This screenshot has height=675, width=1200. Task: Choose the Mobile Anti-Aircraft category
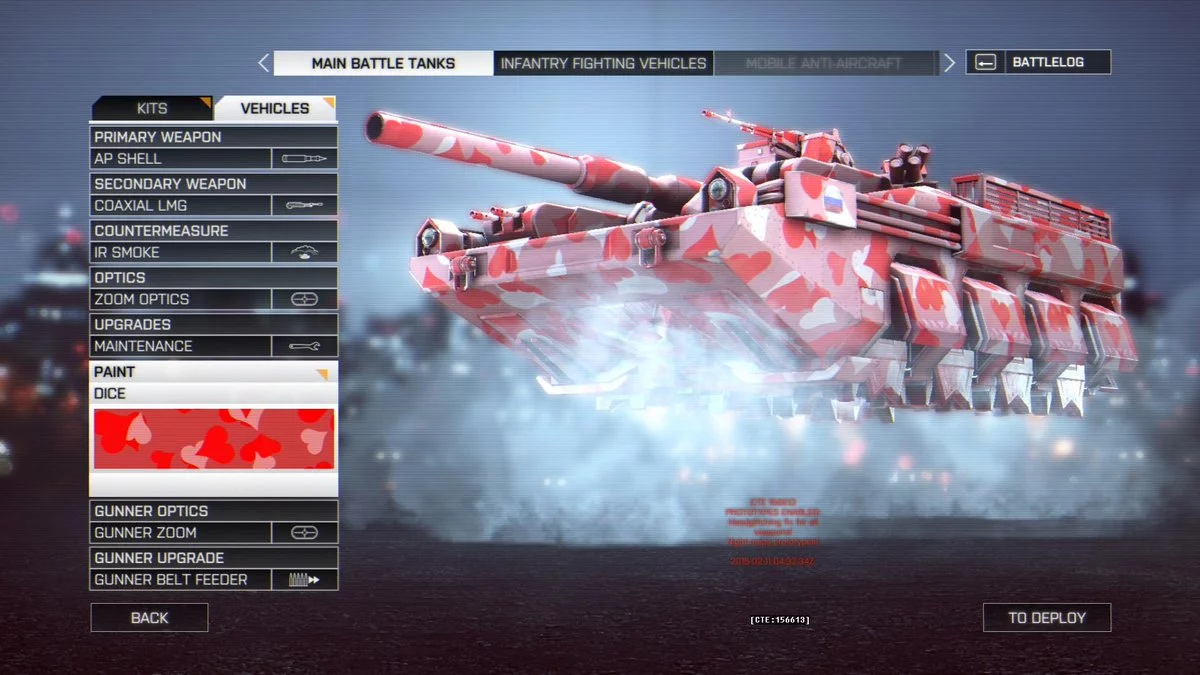click(x=824, y=63)
